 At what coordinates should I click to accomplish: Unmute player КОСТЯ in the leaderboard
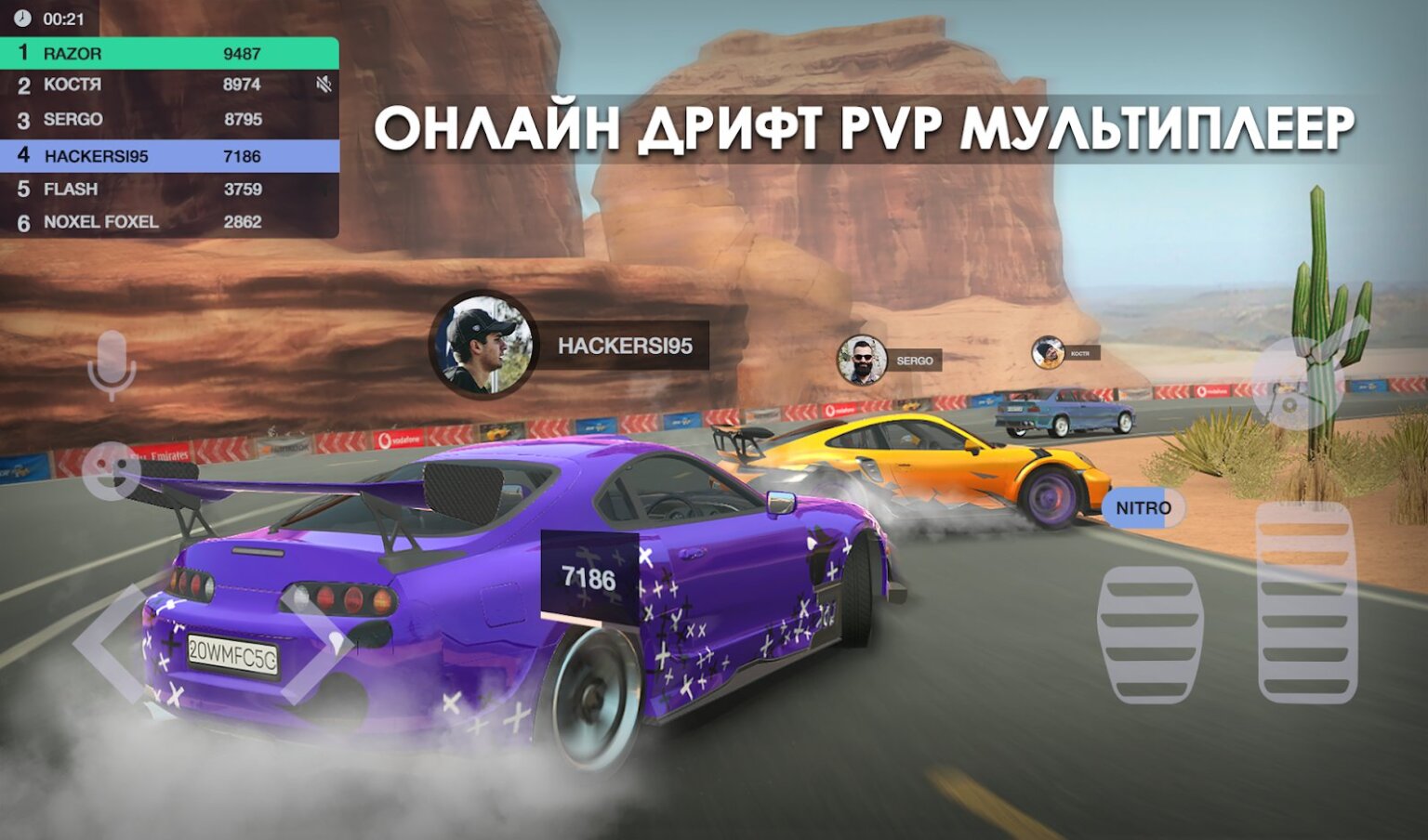[323, 85]
